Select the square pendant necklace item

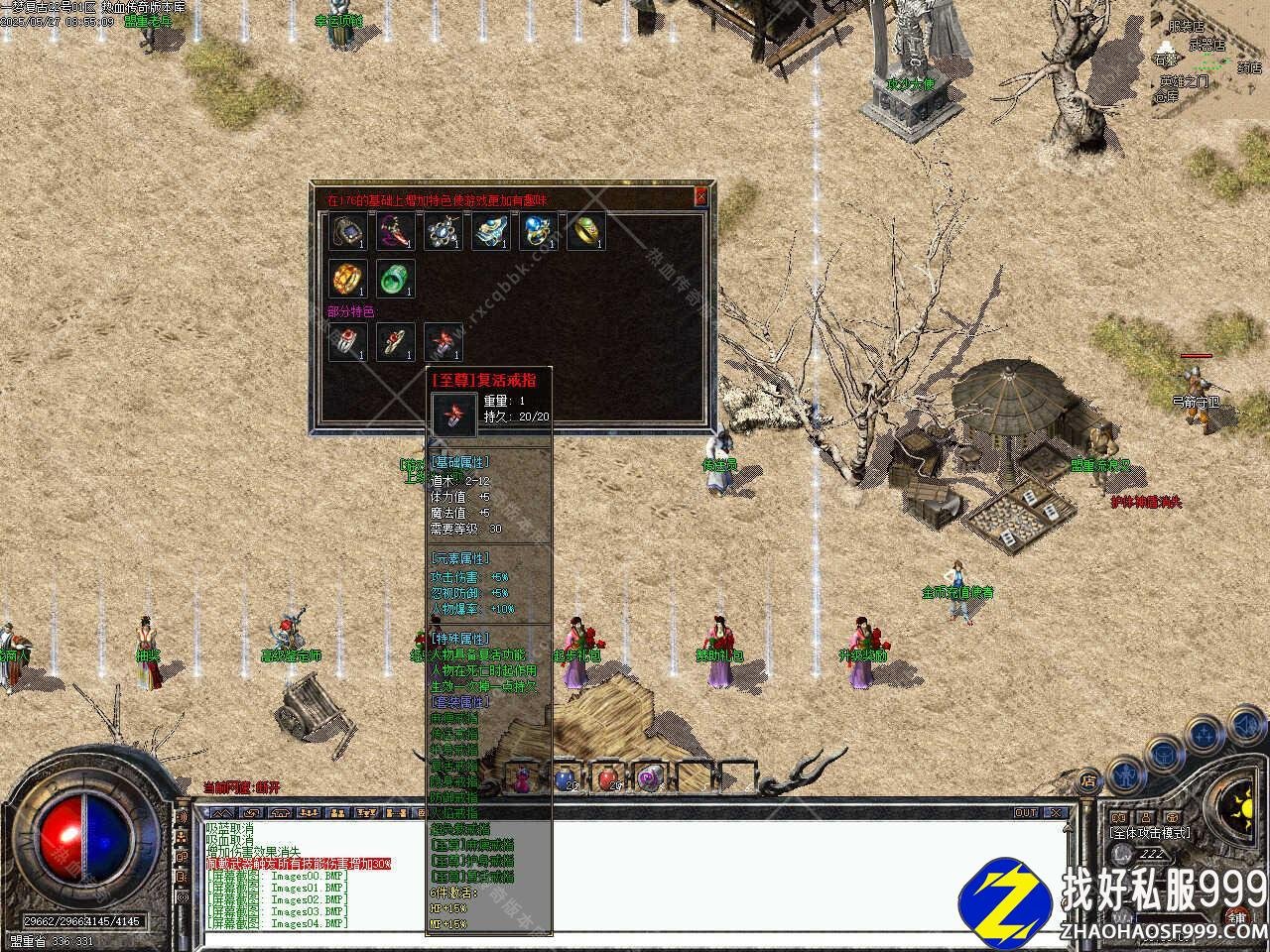(347, 231)
